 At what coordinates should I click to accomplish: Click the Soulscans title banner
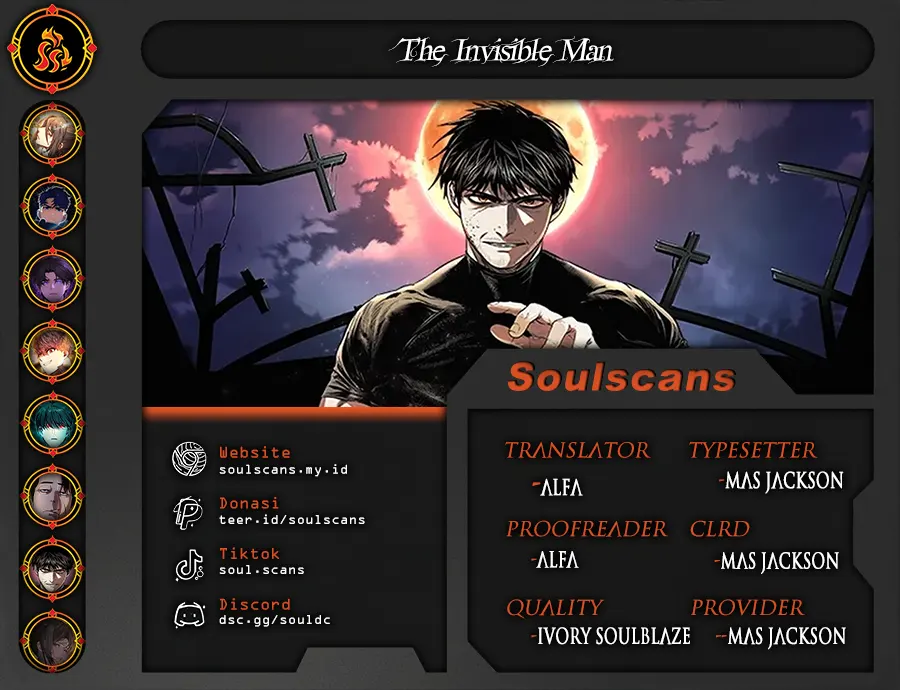point(621,378)
